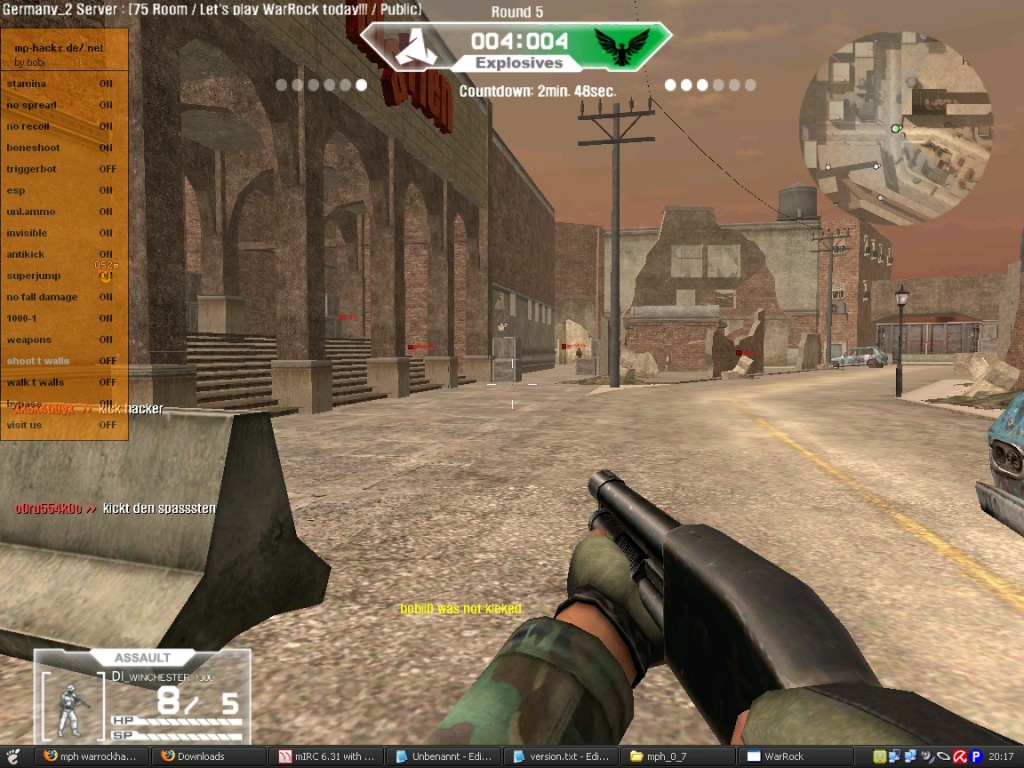Screen dimensions: 1024x768
Task: Click the circular minimap
Action: pyautogui.click(x=895, y=127)
